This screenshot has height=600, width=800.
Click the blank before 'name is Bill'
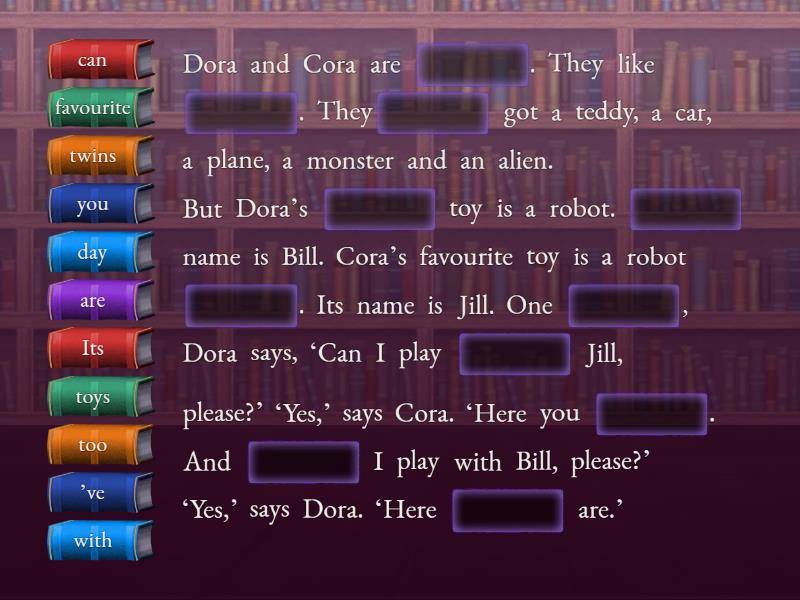[x=686, y=209]
